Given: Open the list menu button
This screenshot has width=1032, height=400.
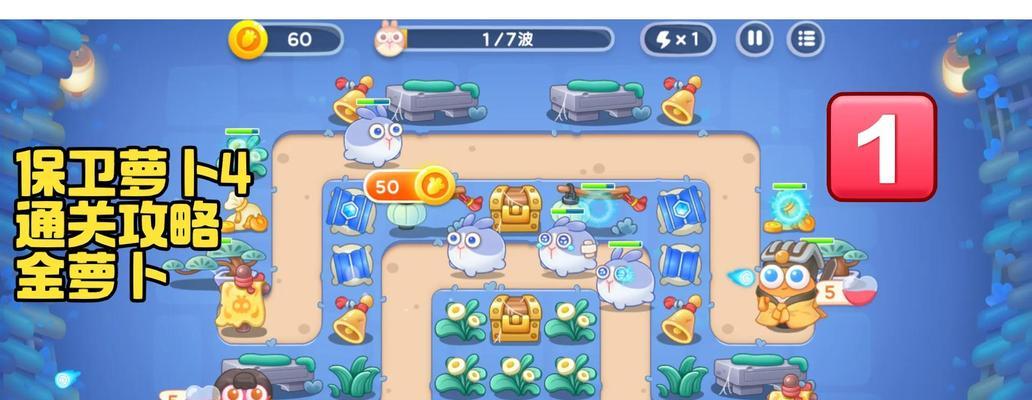Looking at the screenshot, I should coord(805,40).
